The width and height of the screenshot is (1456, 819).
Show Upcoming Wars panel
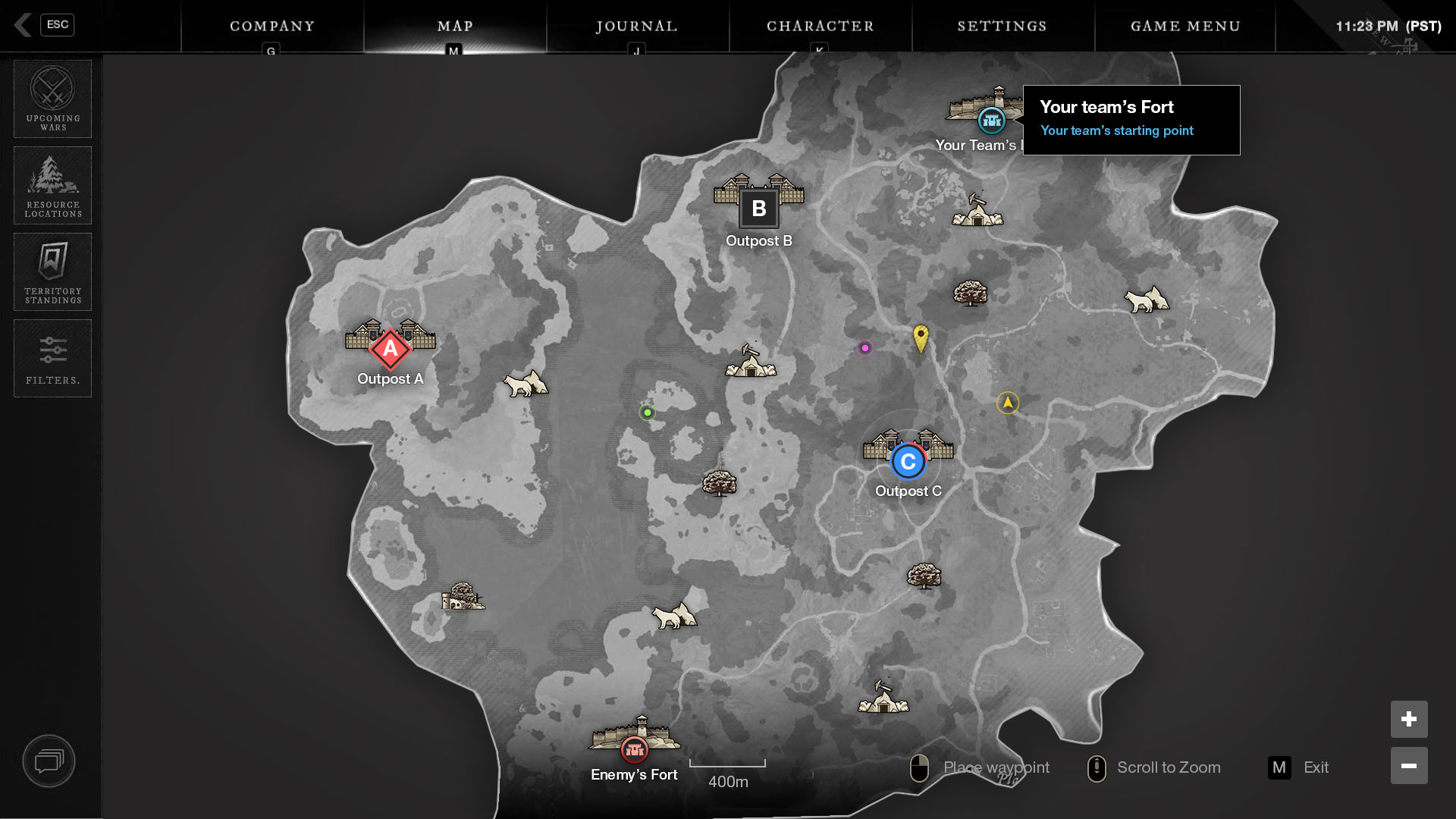tap(53, 99)
